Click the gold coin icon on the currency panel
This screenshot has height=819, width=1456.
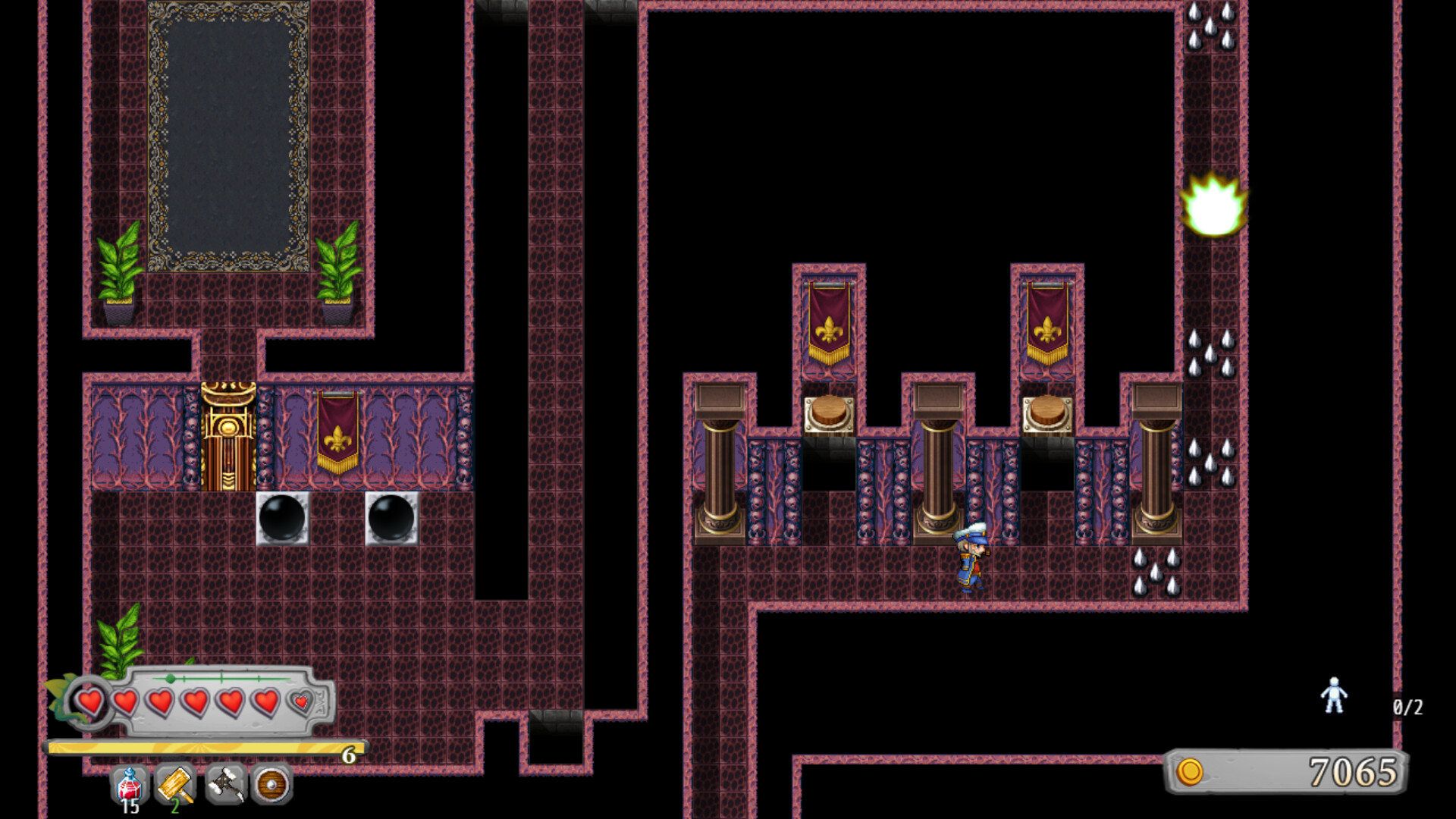pos(1191,770)
